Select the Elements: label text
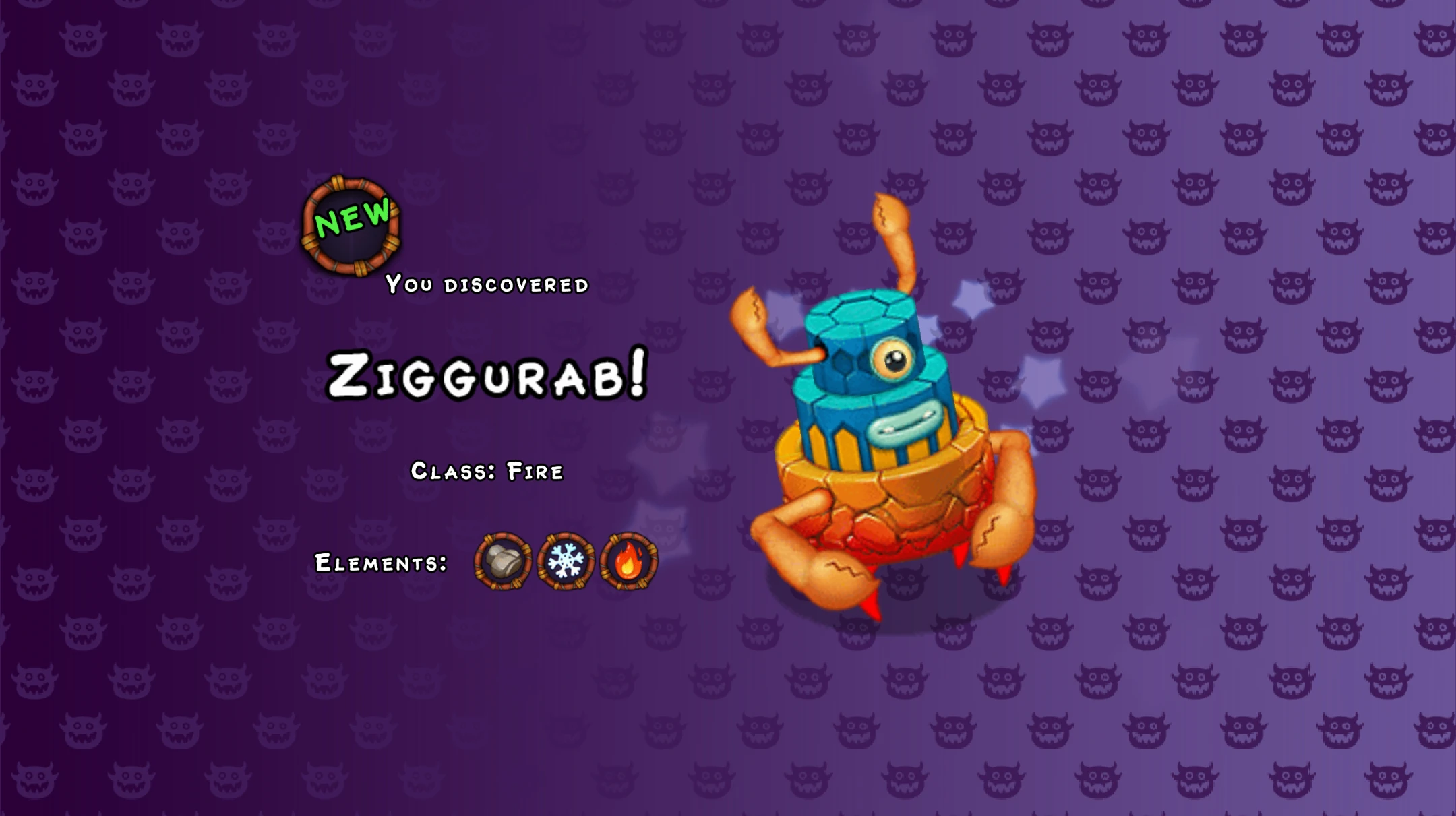1456x816 pixels. [380, 562]
